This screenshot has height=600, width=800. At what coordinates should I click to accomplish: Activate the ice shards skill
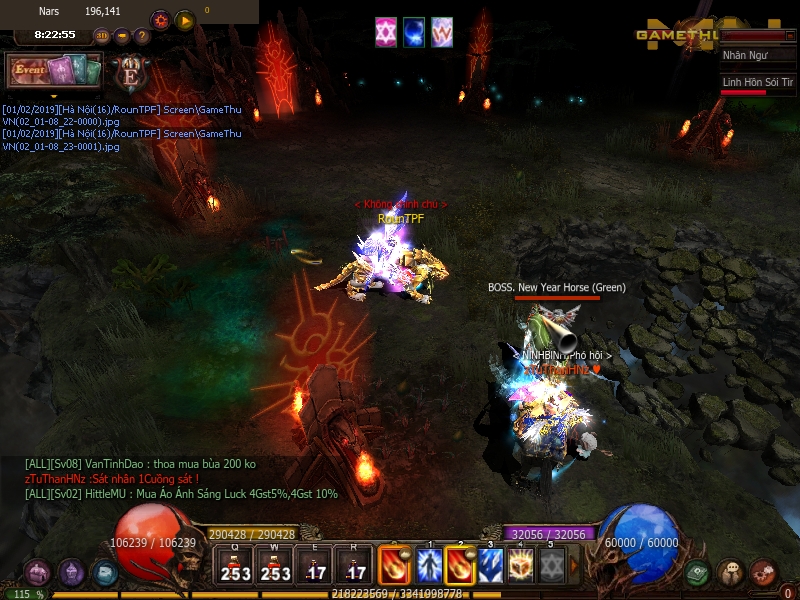[491, 566]
